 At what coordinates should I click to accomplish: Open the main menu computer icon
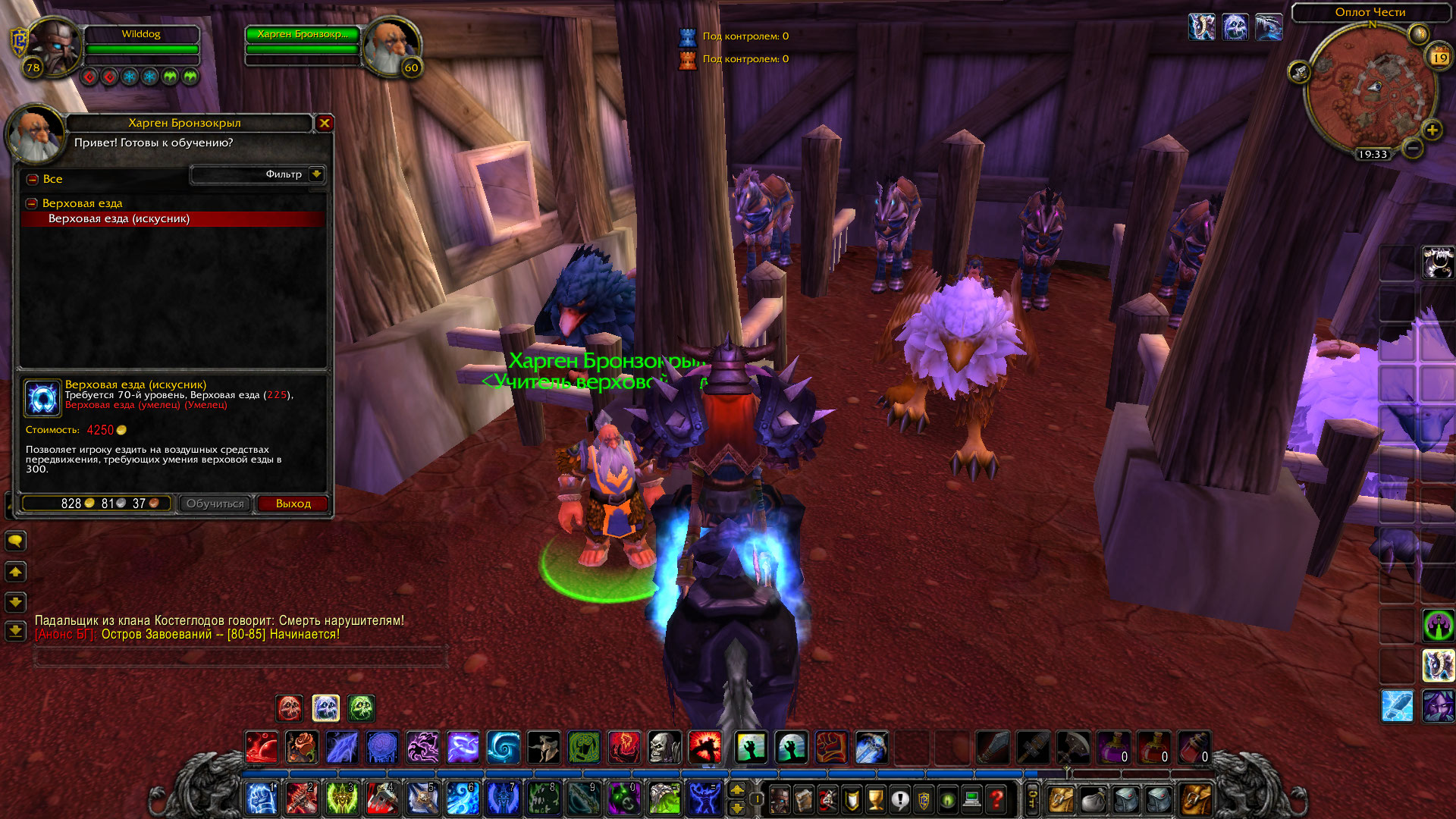[971, 799]
